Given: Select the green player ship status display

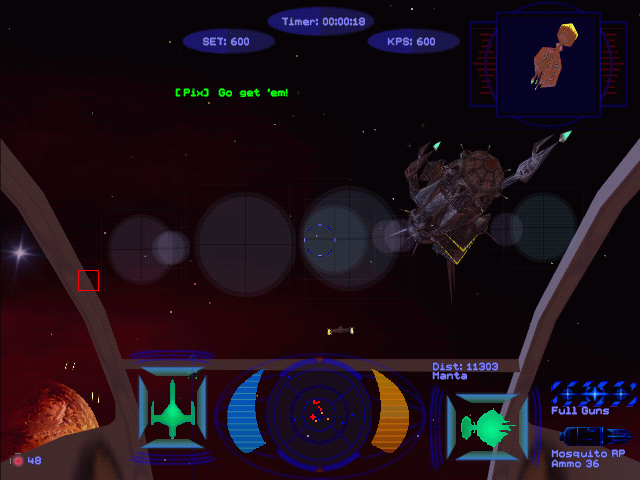Looking at the screenshot, I should (x=172, y=410).
